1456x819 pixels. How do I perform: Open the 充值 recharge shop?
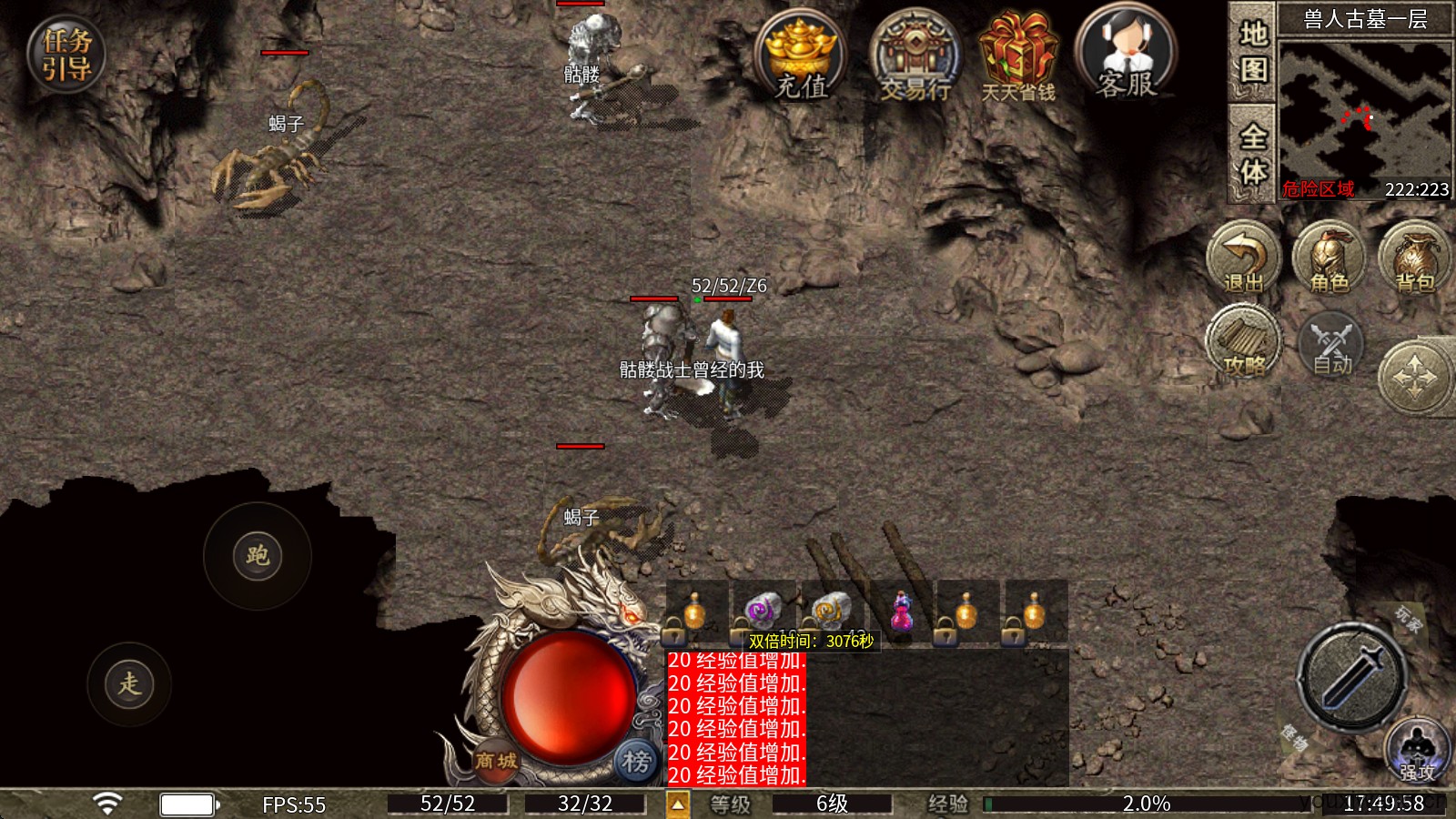click(800, 56)
